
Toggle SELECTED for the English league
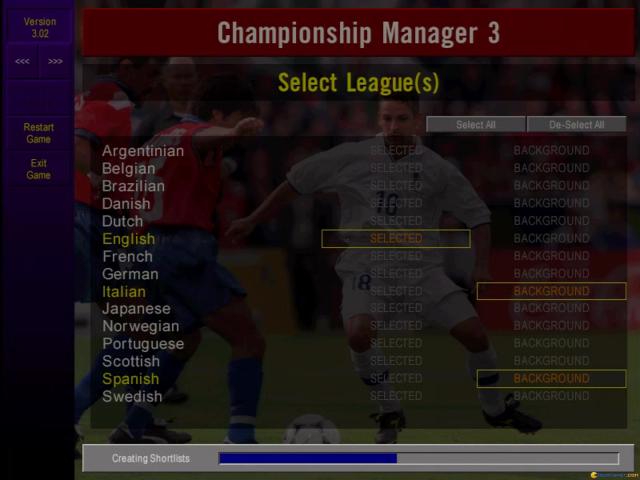click(396, 239)
